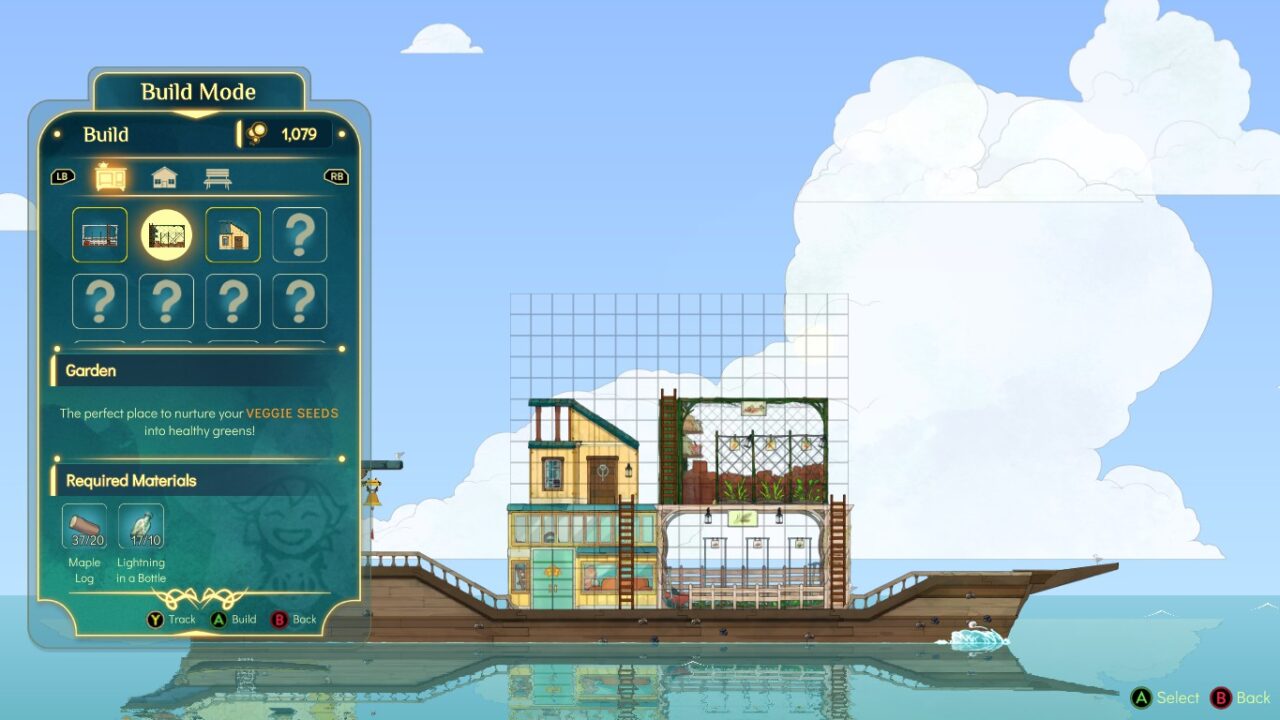Select the Garden building tile
Image resolution: width=1280 pixels, height=720 pixels.
(166, 235)
